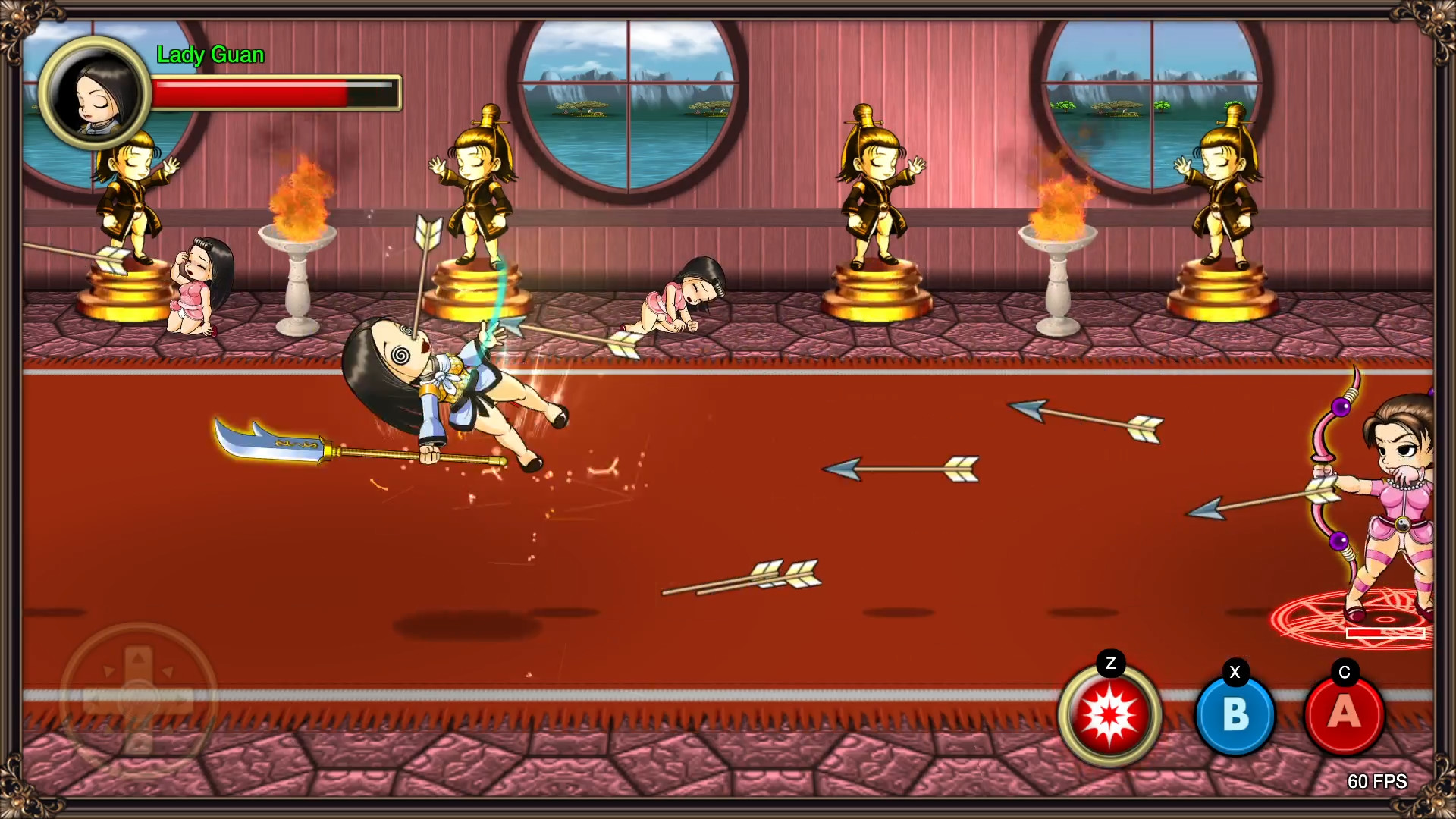
Task: Tap the red A attack button icon
Action: coord(1345,716)
